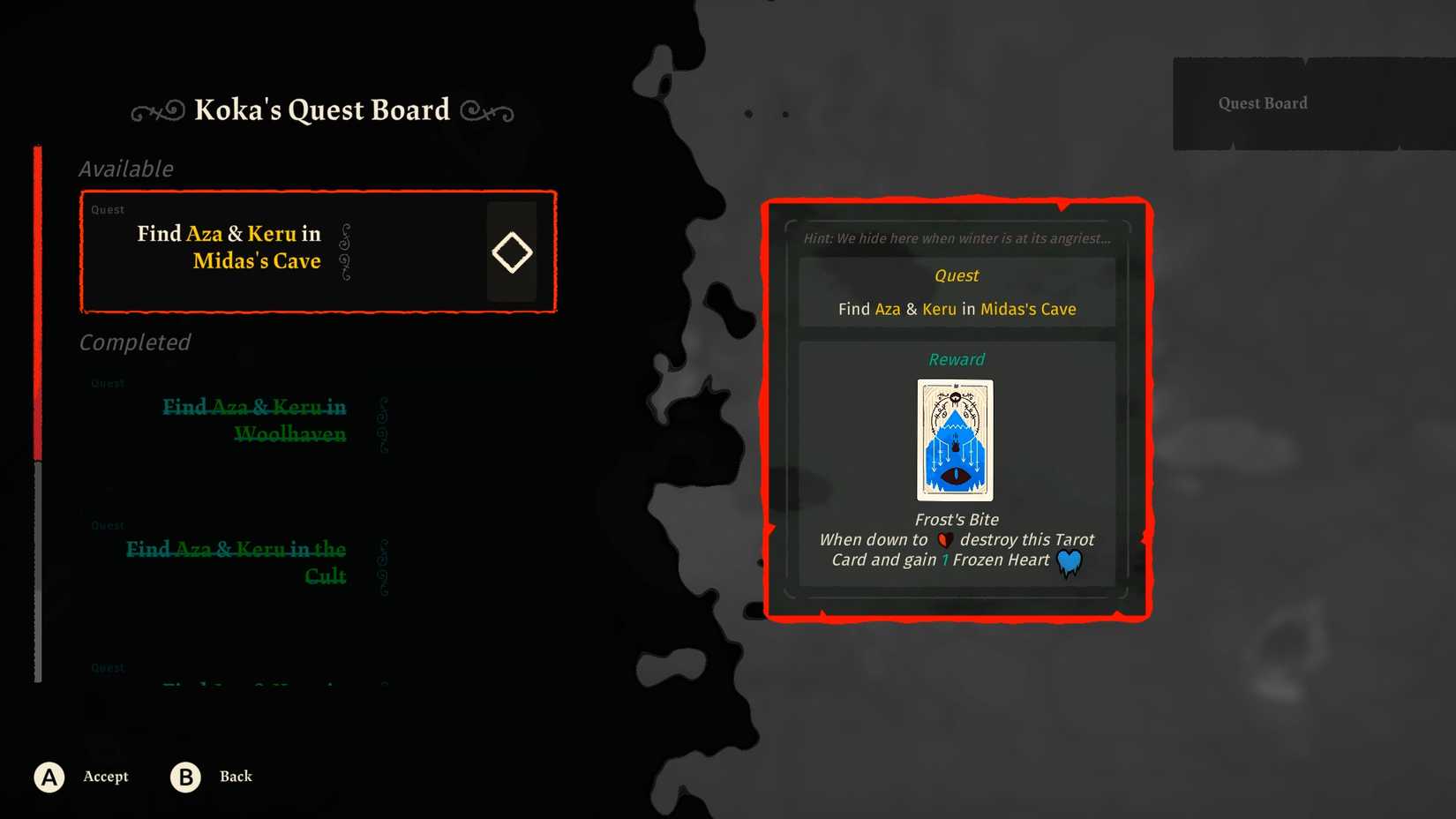This screenshot has width=1456, height=819.
Task: Click the B button icon next to Back
Action: tap(184, 777)
